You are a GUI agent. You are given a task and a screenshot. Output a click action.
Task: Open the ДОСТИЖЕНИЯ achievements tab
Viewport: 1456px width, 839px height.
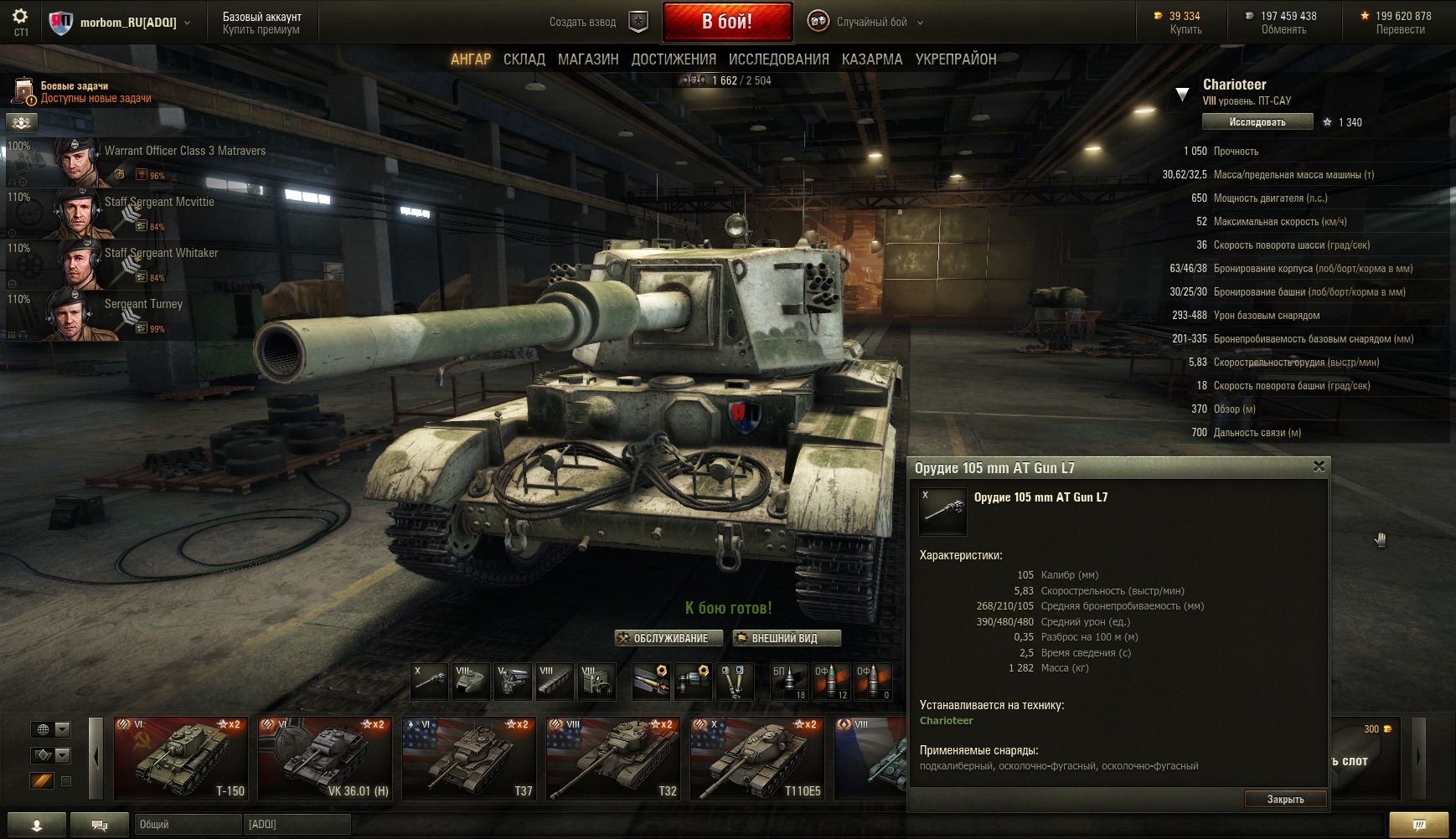pos(674,59)
